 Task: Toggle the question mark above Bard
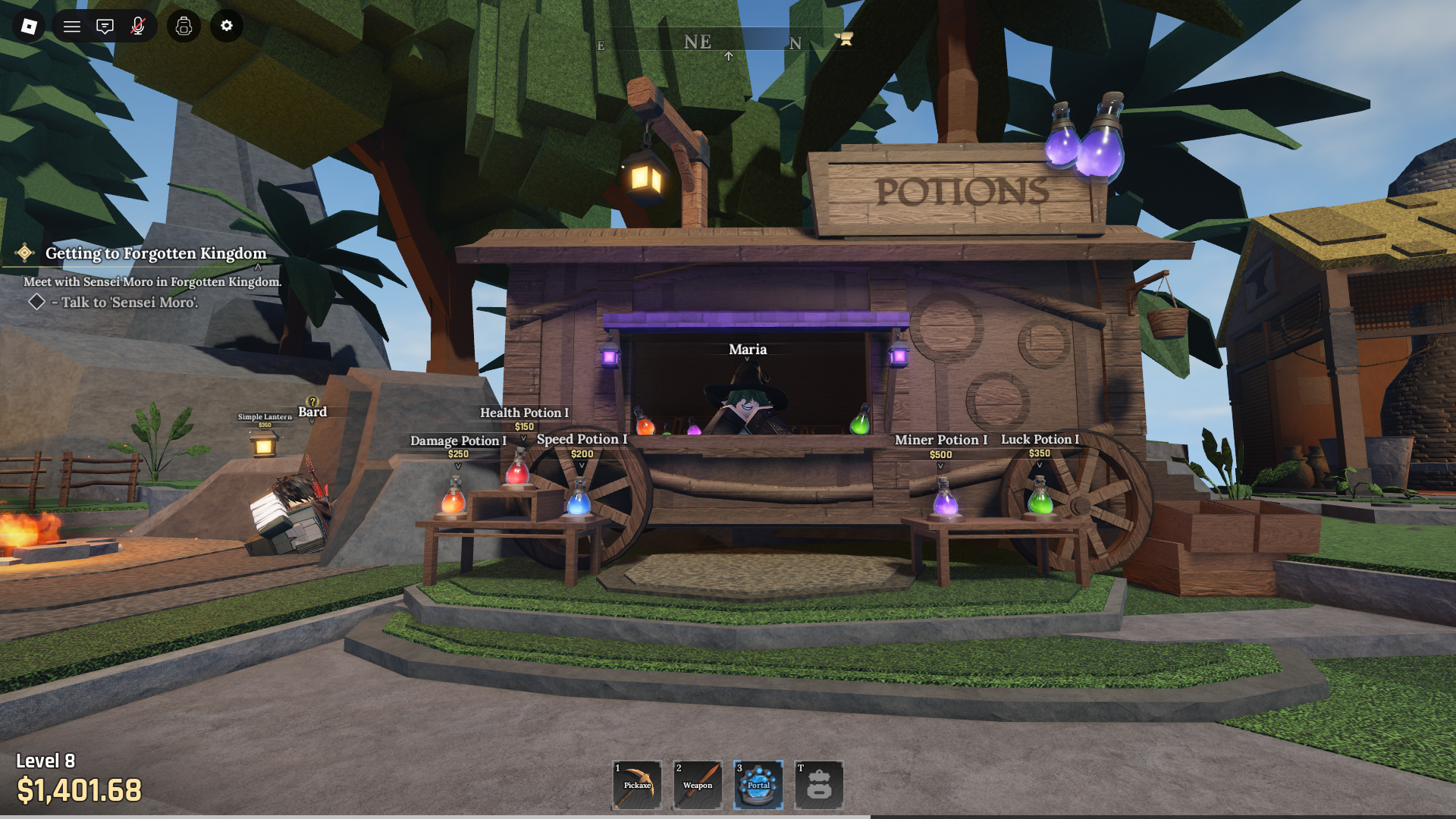click(312, 400)
